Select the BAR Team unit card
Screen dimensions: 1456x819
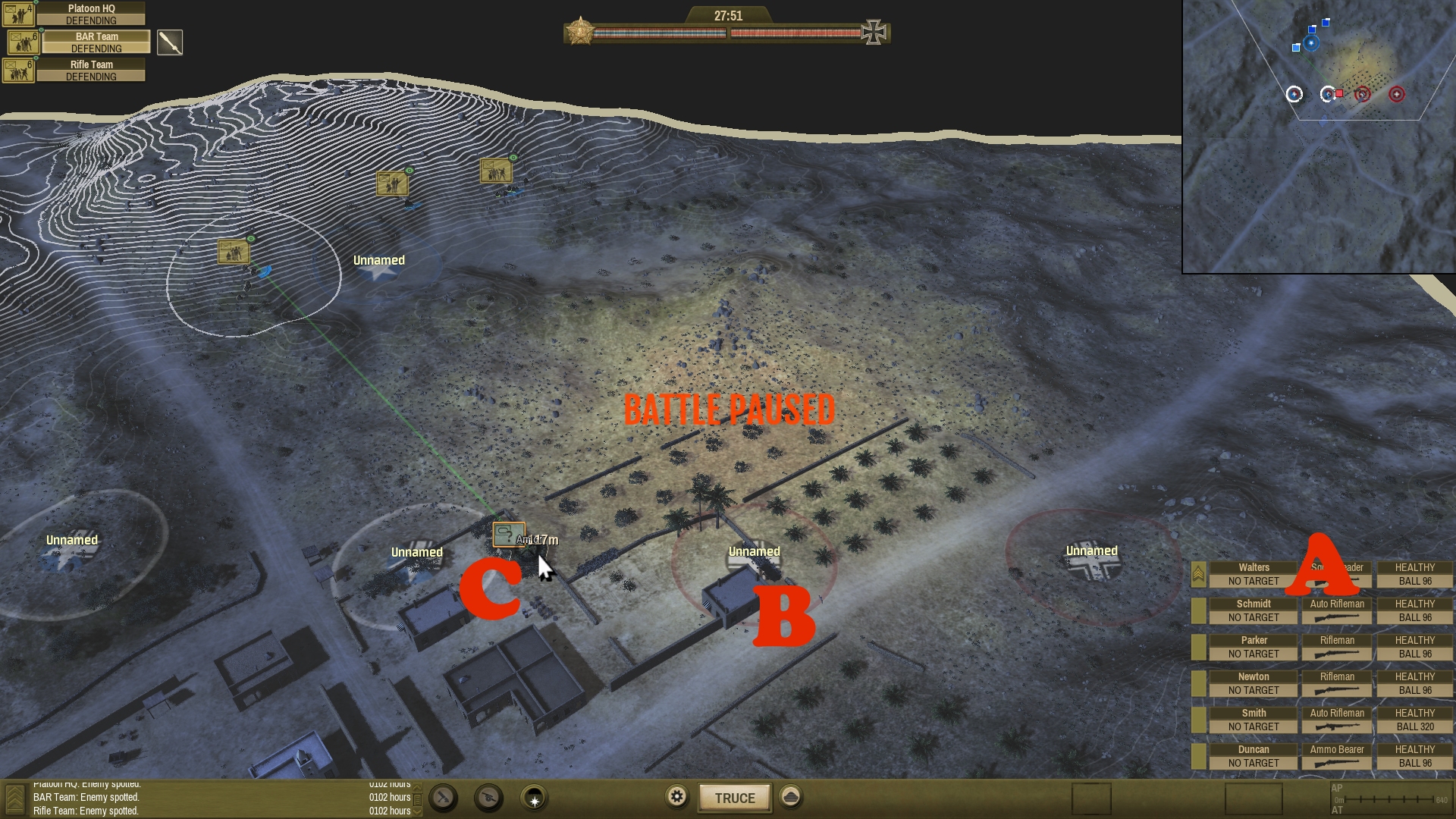click(x=96, y=42)
